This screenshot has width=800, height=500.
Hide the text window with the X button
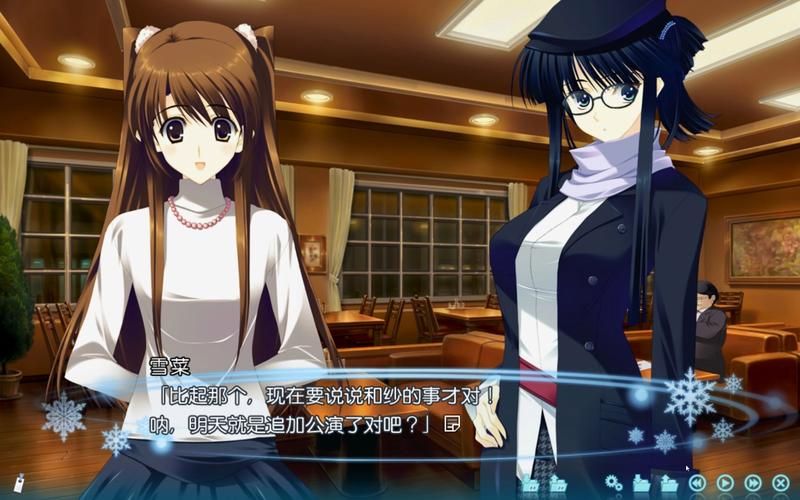[x=780, y=484]
